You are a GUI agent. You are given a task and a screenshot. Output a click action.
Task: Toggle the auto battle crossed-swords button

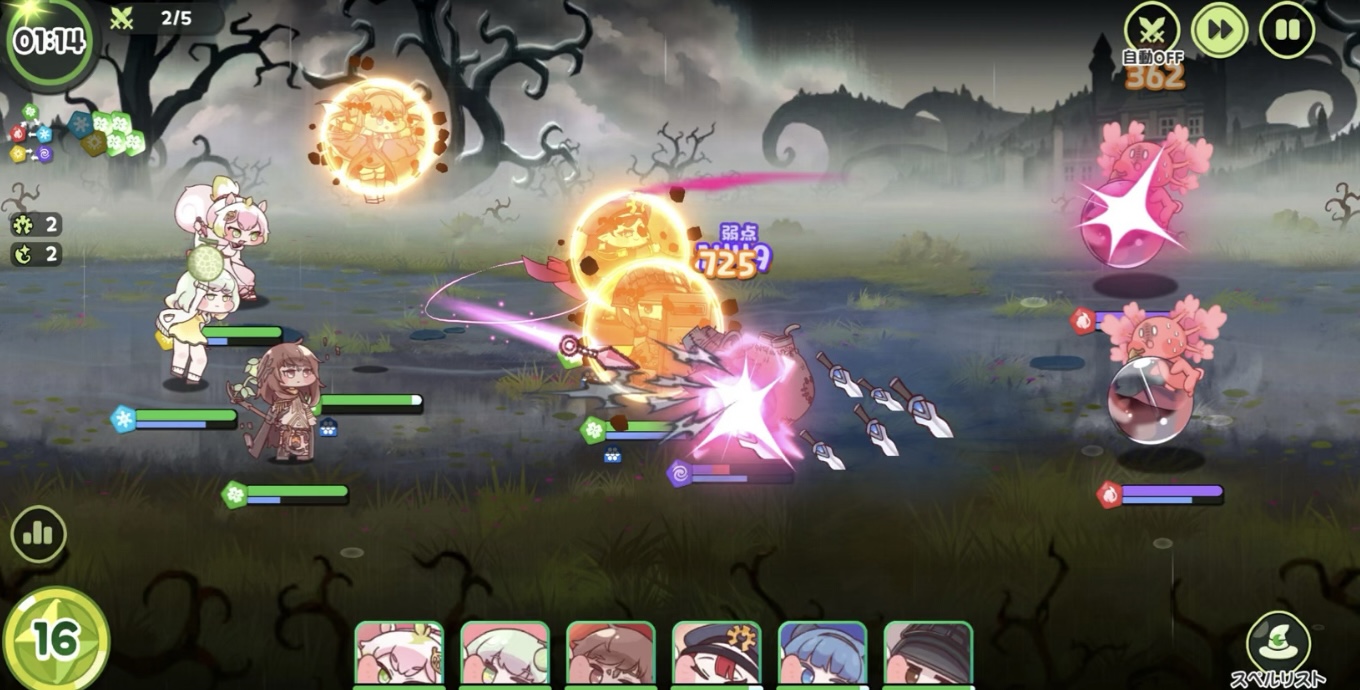click(1152, 29)
